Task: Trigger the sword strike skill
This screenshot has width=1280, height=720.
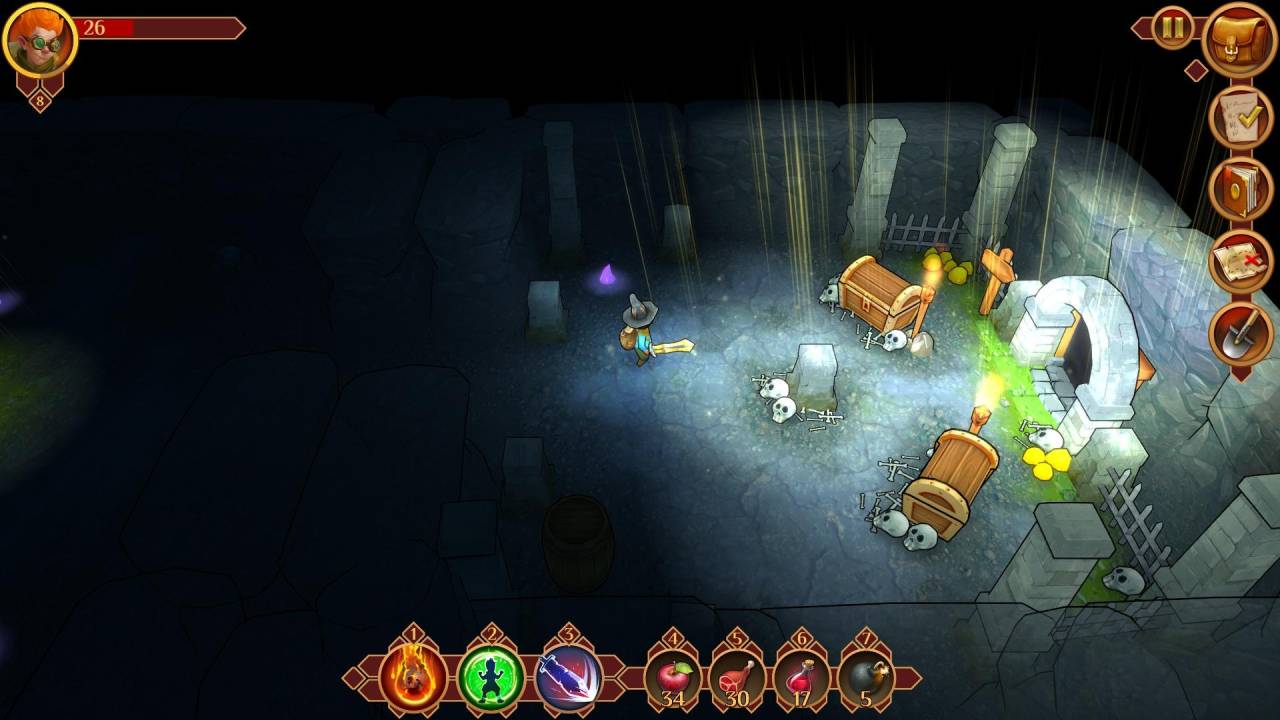Action: (568, 678)
